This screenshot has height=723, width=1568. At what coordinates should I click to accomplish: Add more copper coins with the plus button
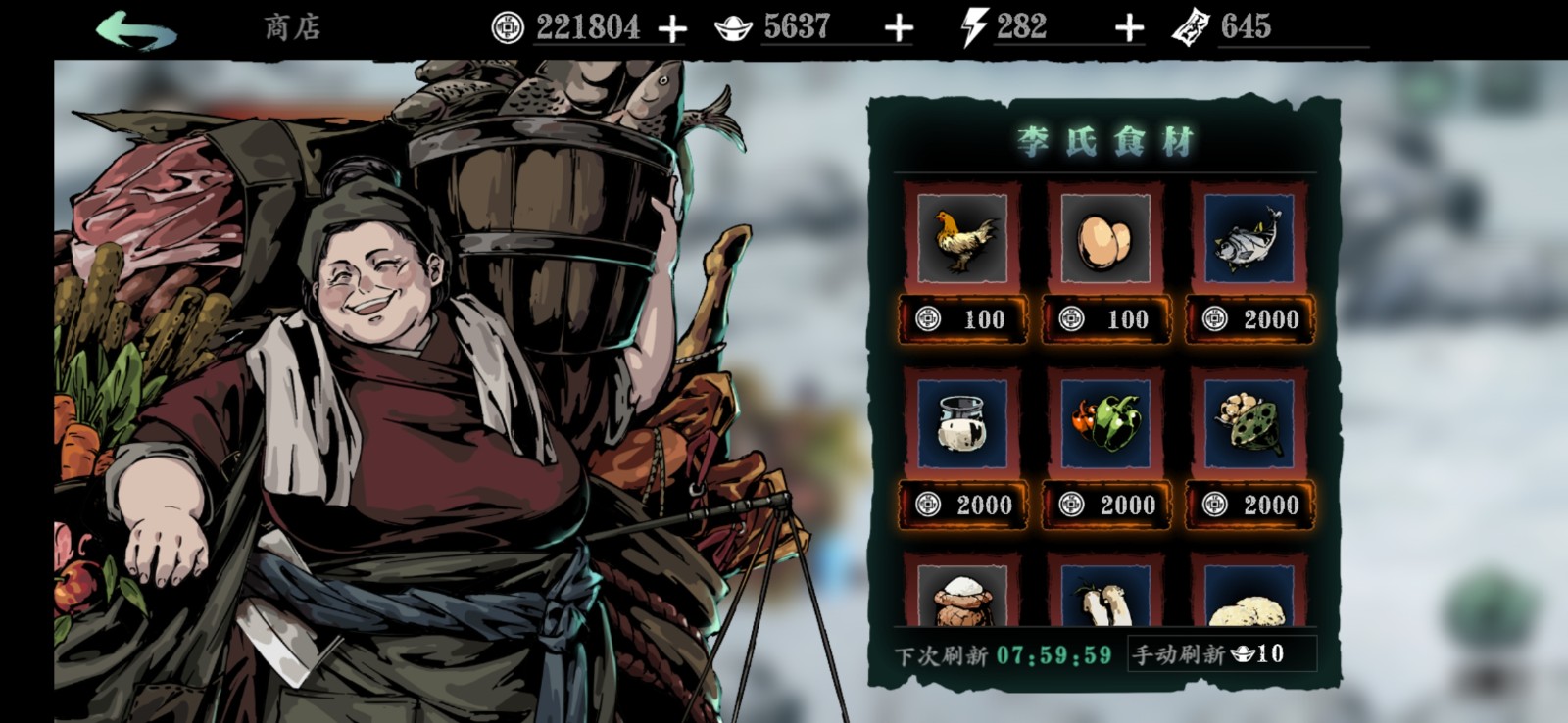672,28
